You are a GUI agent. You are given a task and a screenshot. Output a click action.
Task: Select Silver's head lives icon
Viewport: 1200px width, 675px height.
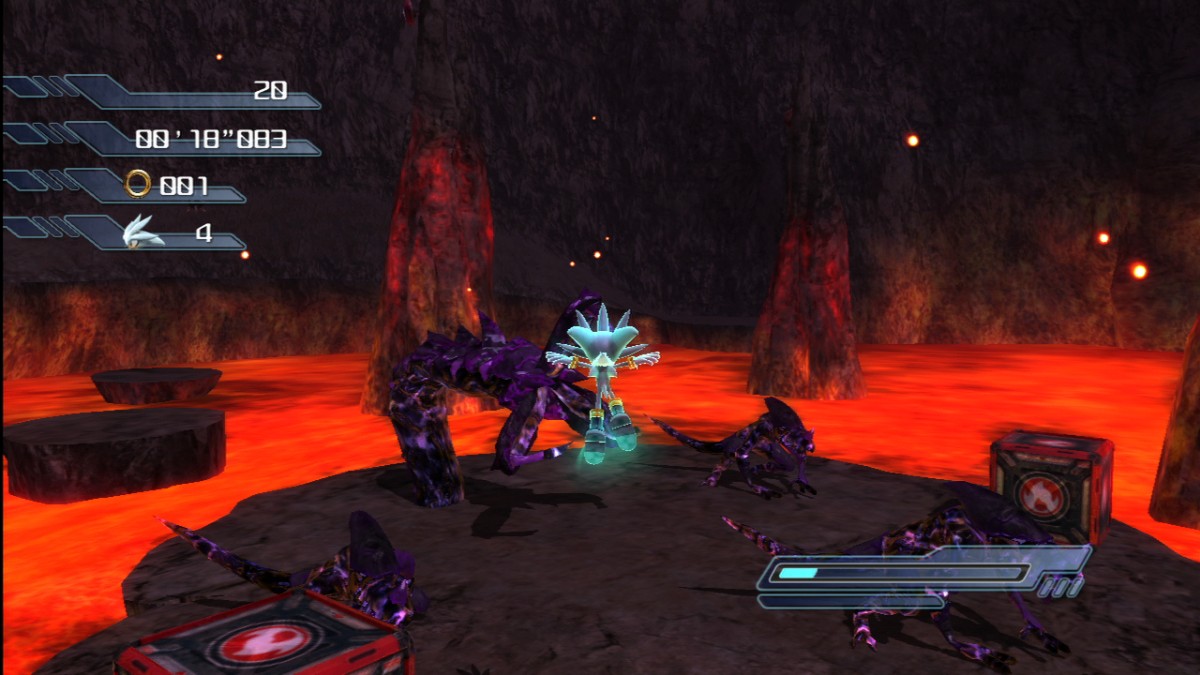(x=140, y=232)
